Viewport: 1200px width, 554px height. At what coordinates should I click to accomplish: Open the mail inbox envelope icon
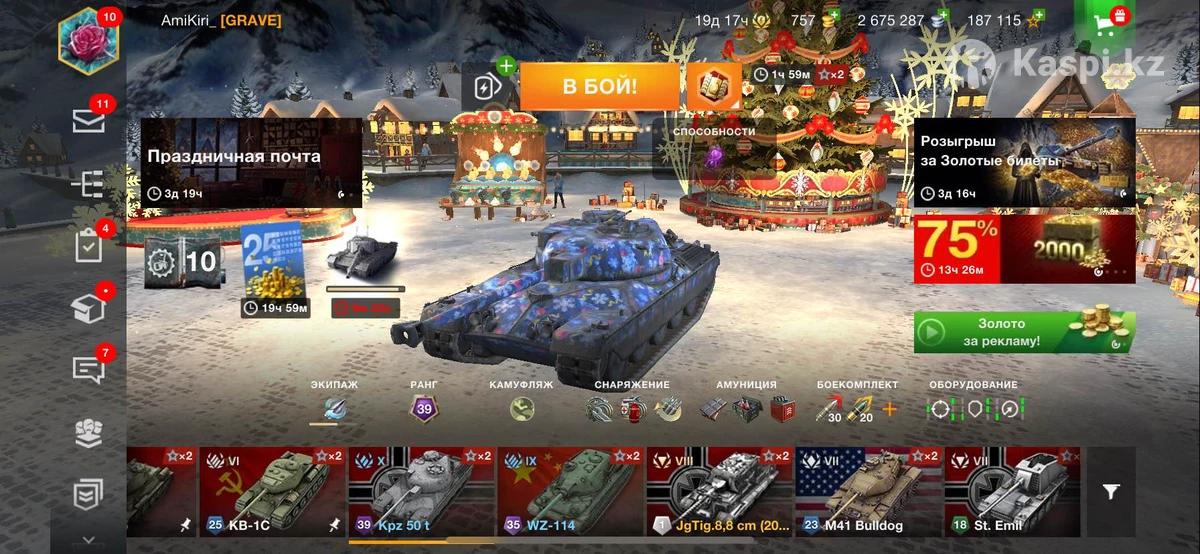(89, 121)
